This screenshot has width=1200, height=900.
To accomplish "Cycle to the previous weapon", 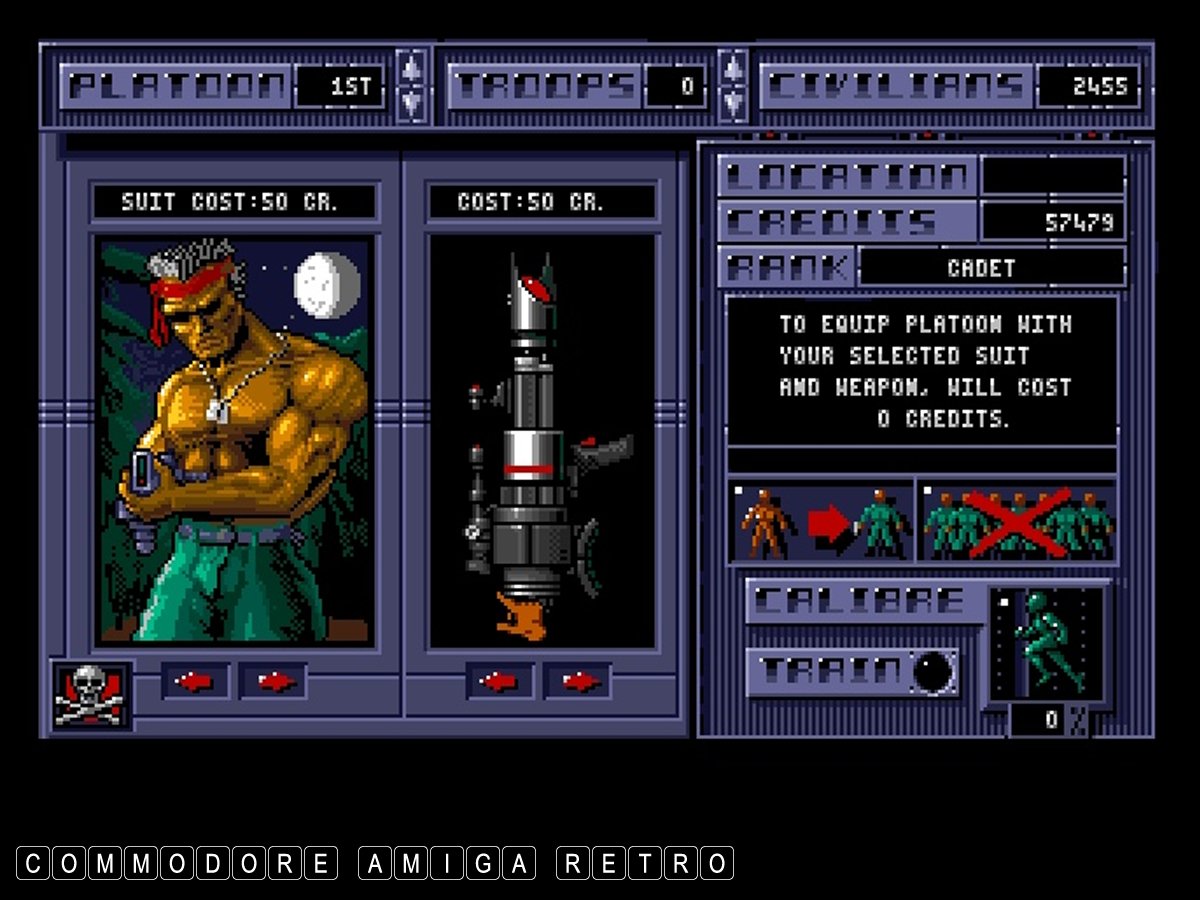I will [499, 682].
